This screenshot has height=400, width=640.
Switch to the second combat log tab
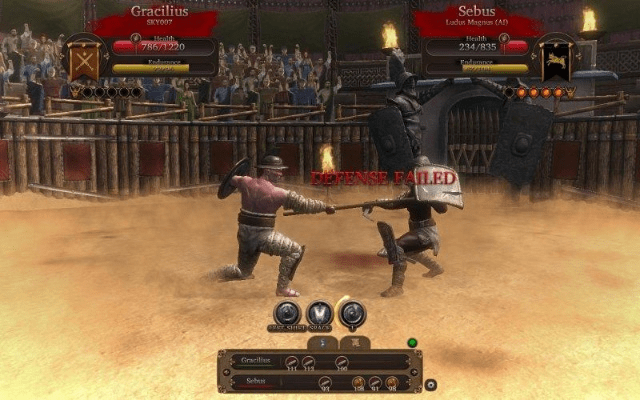[355, 343]
